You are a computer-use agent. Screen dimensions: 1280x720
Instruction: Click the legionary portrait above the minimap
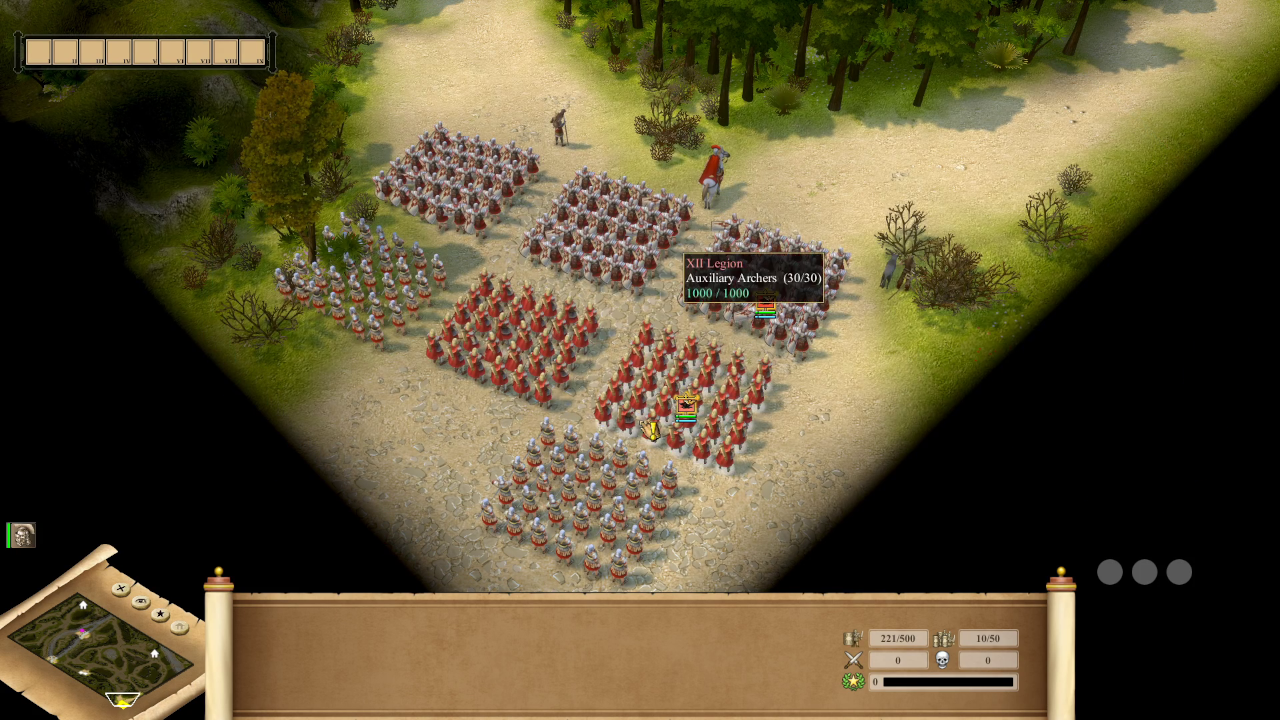[x=20, y=536]
